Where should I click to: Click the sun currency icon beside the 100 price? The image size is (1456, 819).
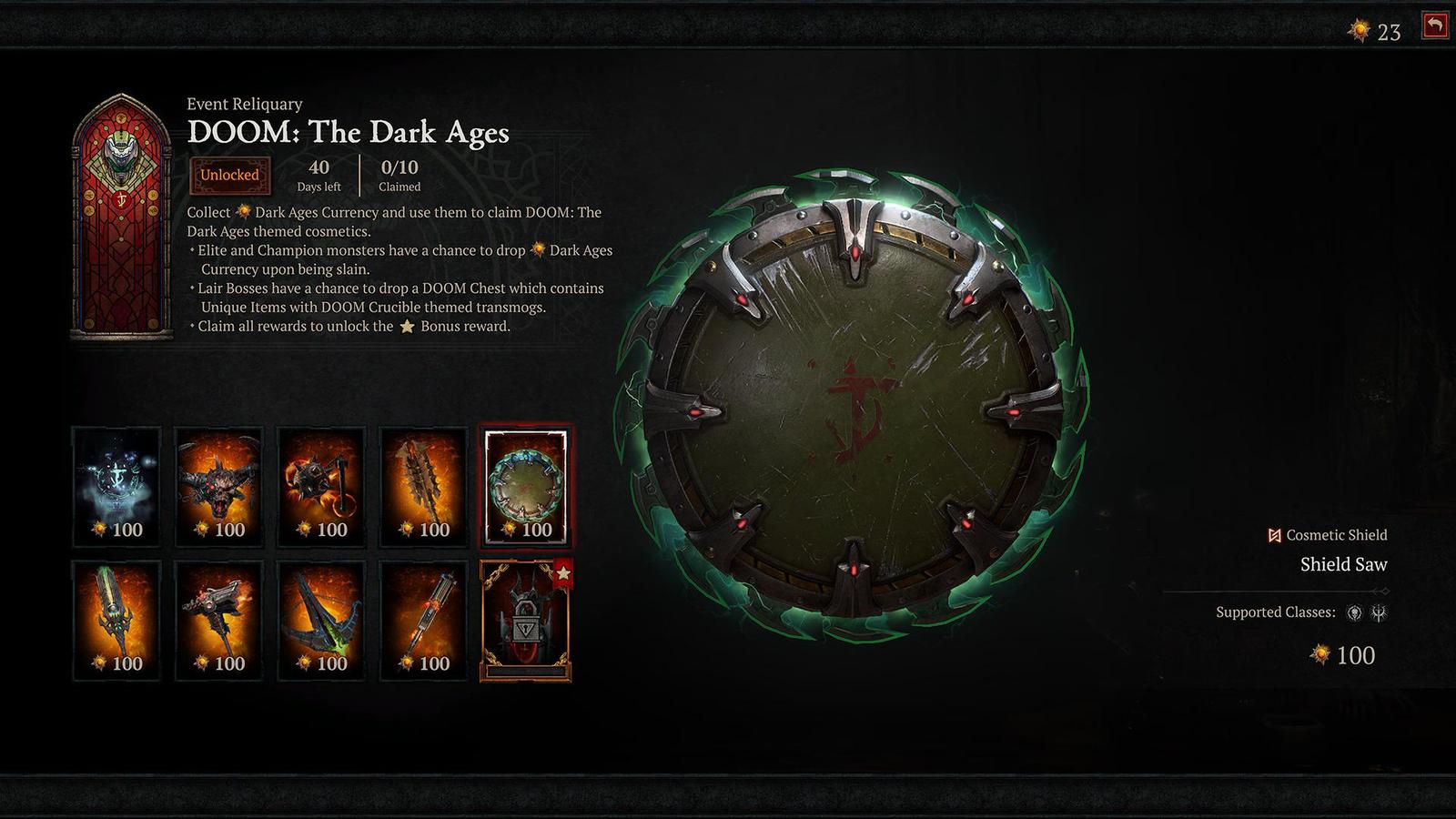(1319, 654)
